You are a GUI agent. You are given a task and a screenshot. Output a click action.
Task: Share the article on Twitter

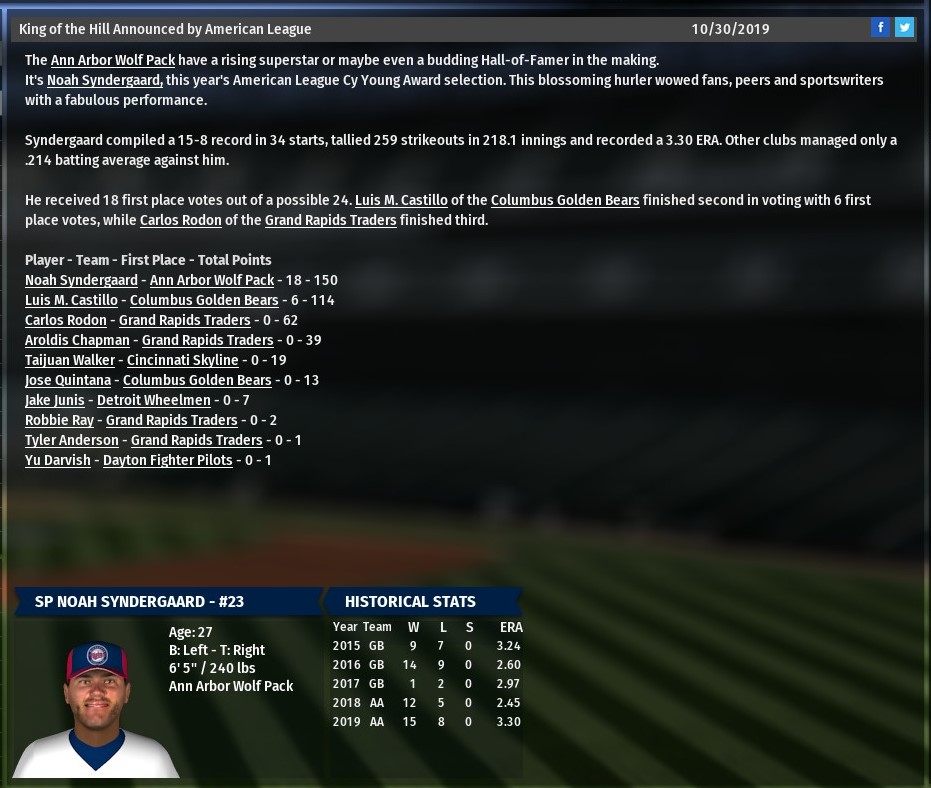904,28
